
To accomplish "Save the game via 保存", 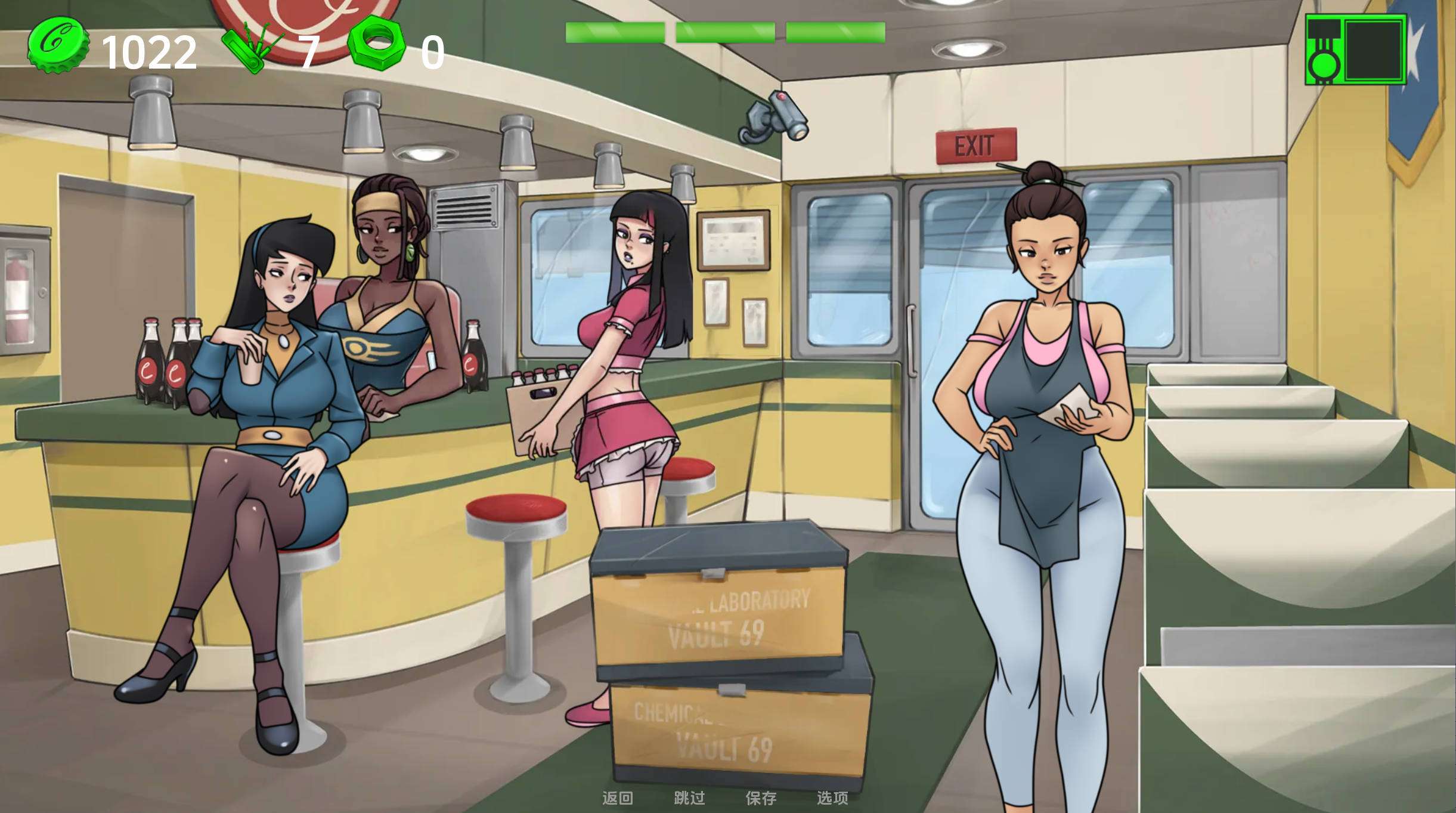I will pos(761,797).
